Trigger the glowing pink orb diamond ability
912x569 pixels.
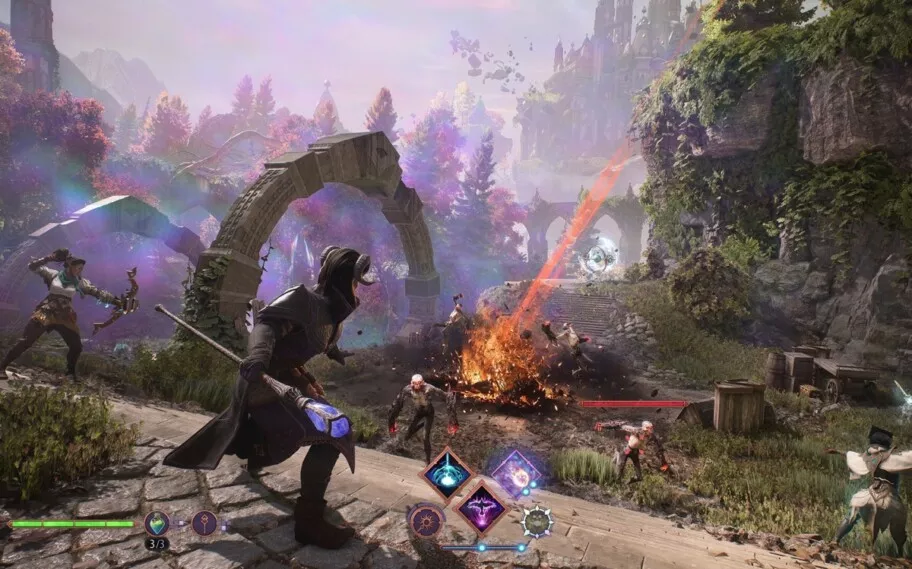tap(517, 473)
